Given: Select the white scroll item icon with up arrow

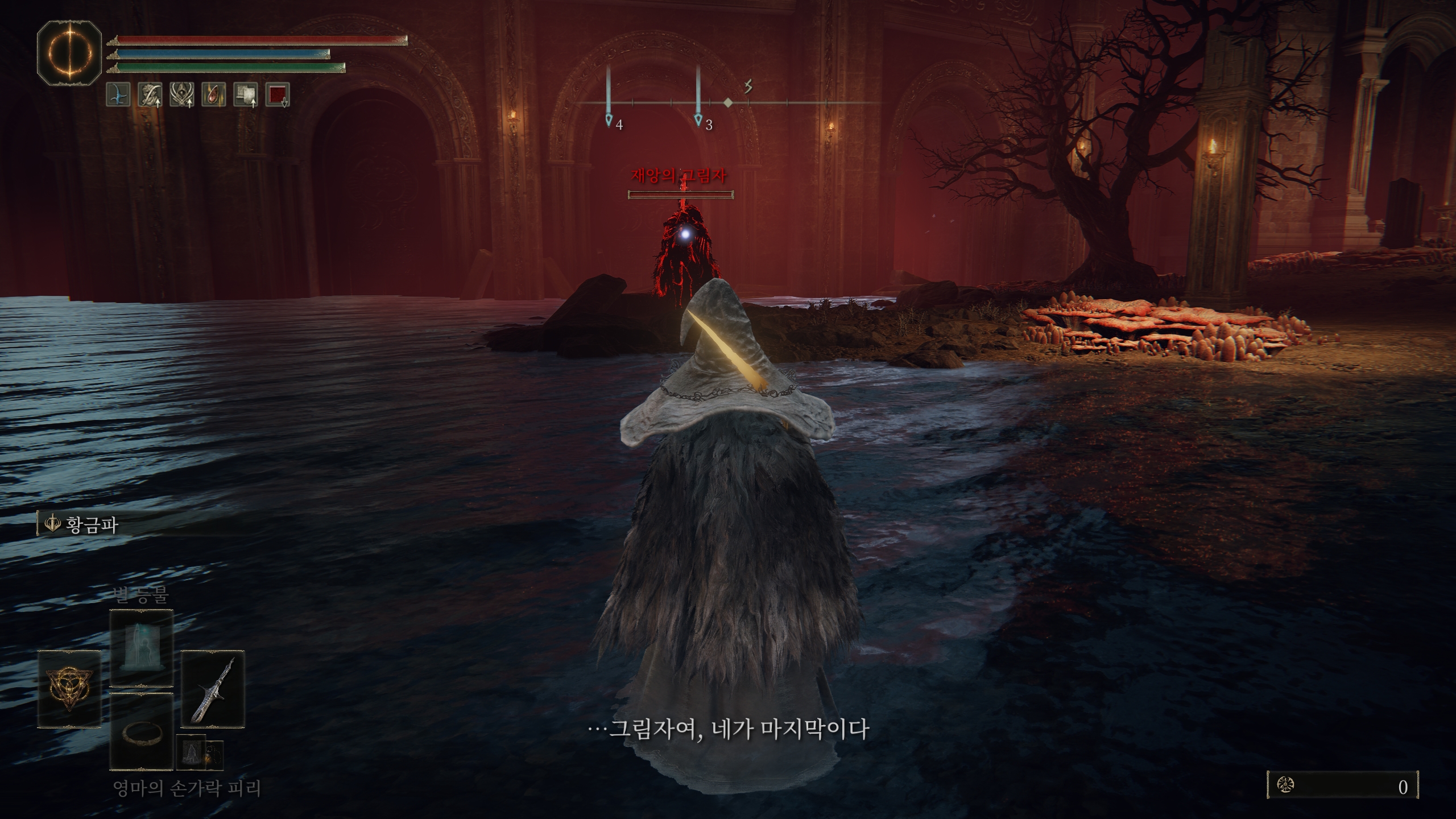Looking at the screenshot, I should (246, 96).
